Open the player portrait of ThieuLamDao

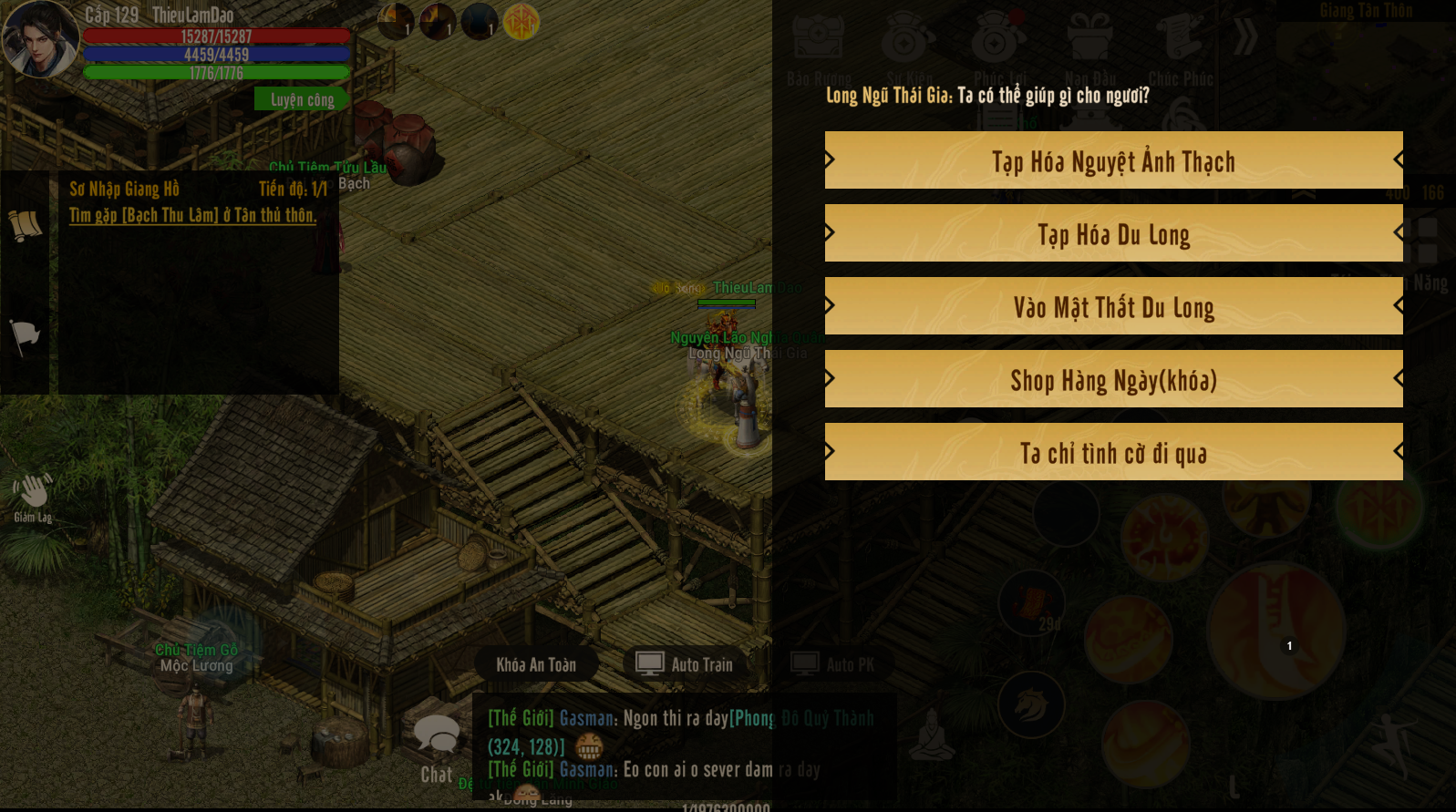(40, 39)
